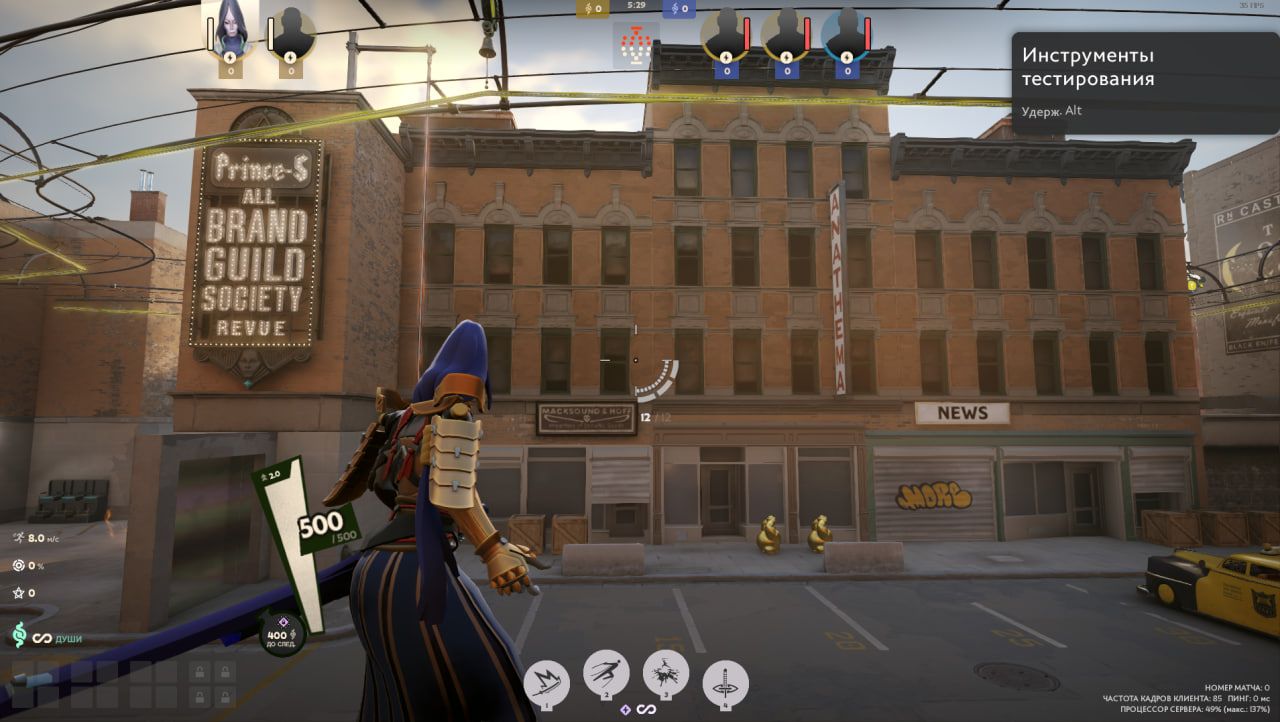1280x722 pixels.
Task: Click the 400 souls ability point indicator
Action: [x=281, y=631]
